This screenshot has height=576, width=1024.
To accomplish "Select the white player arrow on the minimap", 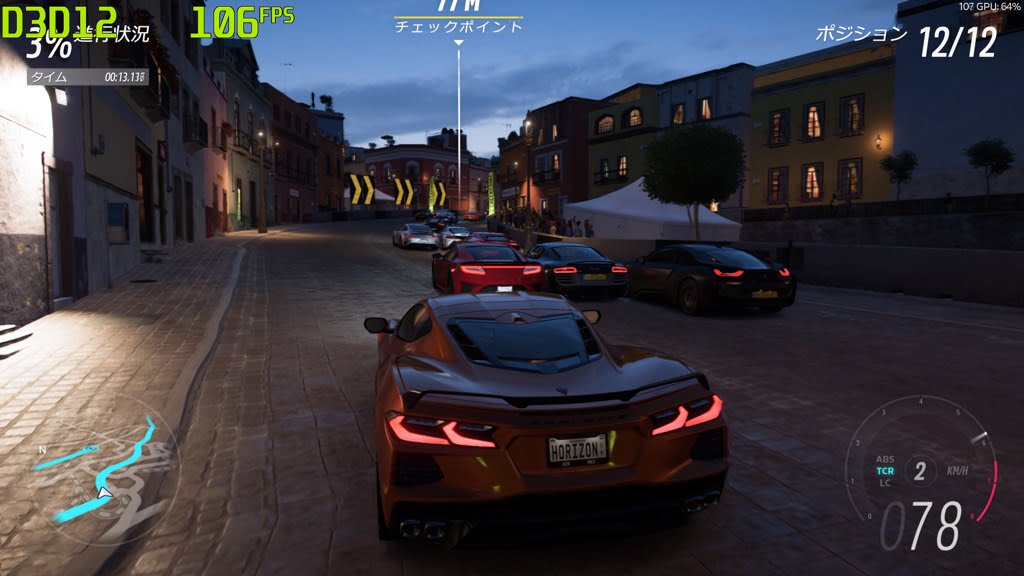I will [104, 492].
